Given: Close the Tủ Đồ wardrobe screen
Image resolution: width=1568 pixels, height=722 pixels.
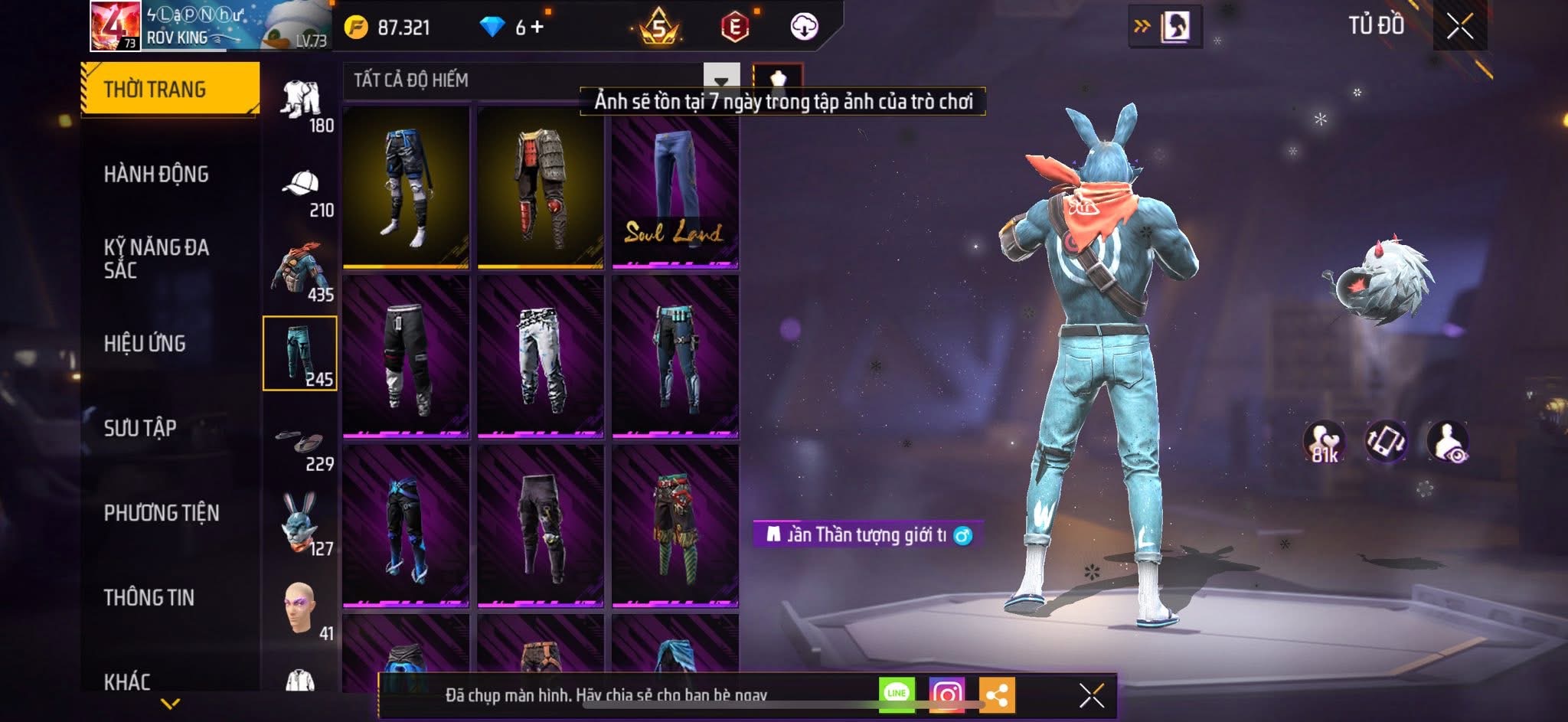Looking at the screenshot, I should click(x=1459, y=27).
